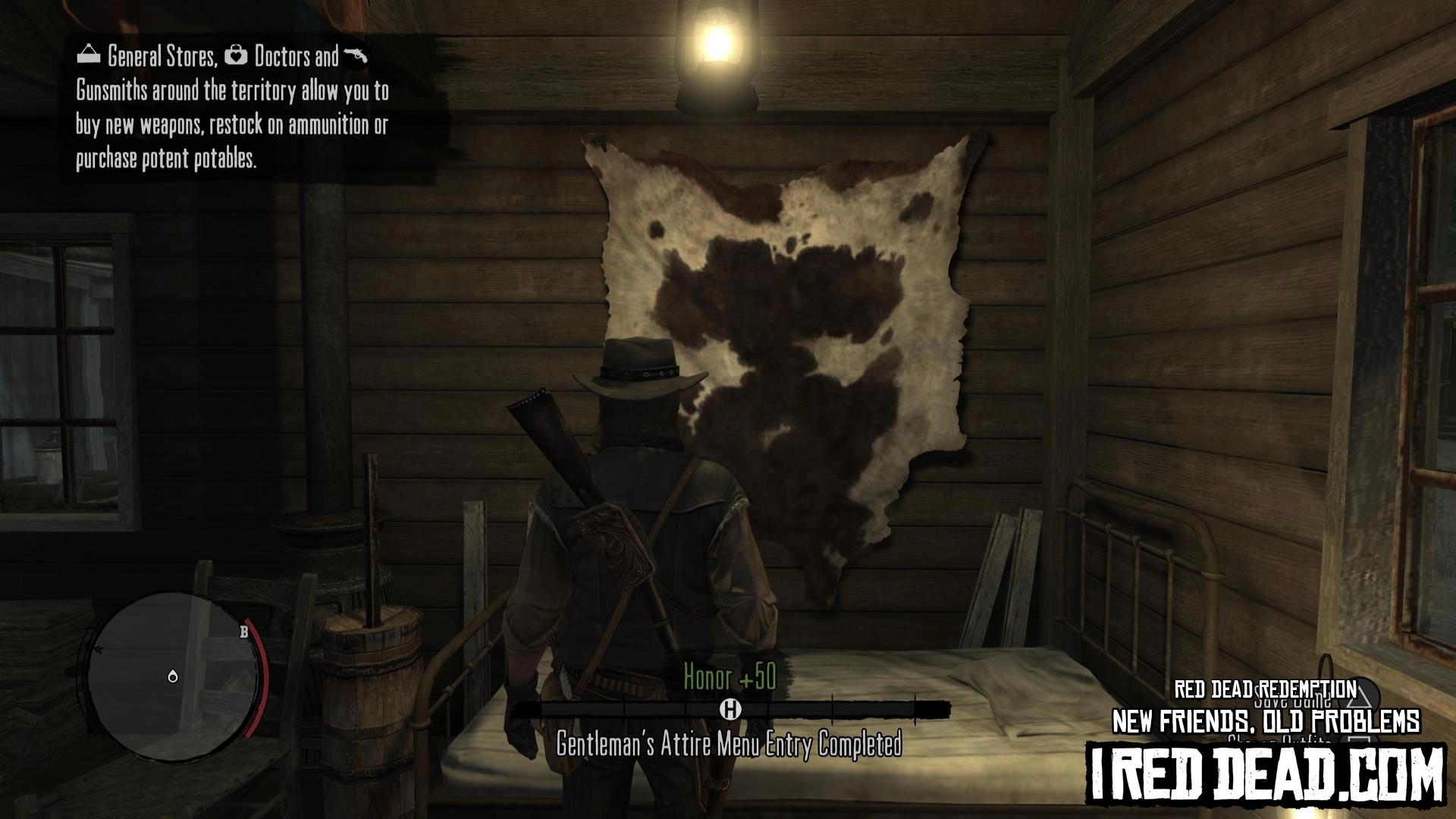Click the iRedDead.com watermark logo
Image resolution: width=1456 pixels, height=819 pixels.
1266,774
